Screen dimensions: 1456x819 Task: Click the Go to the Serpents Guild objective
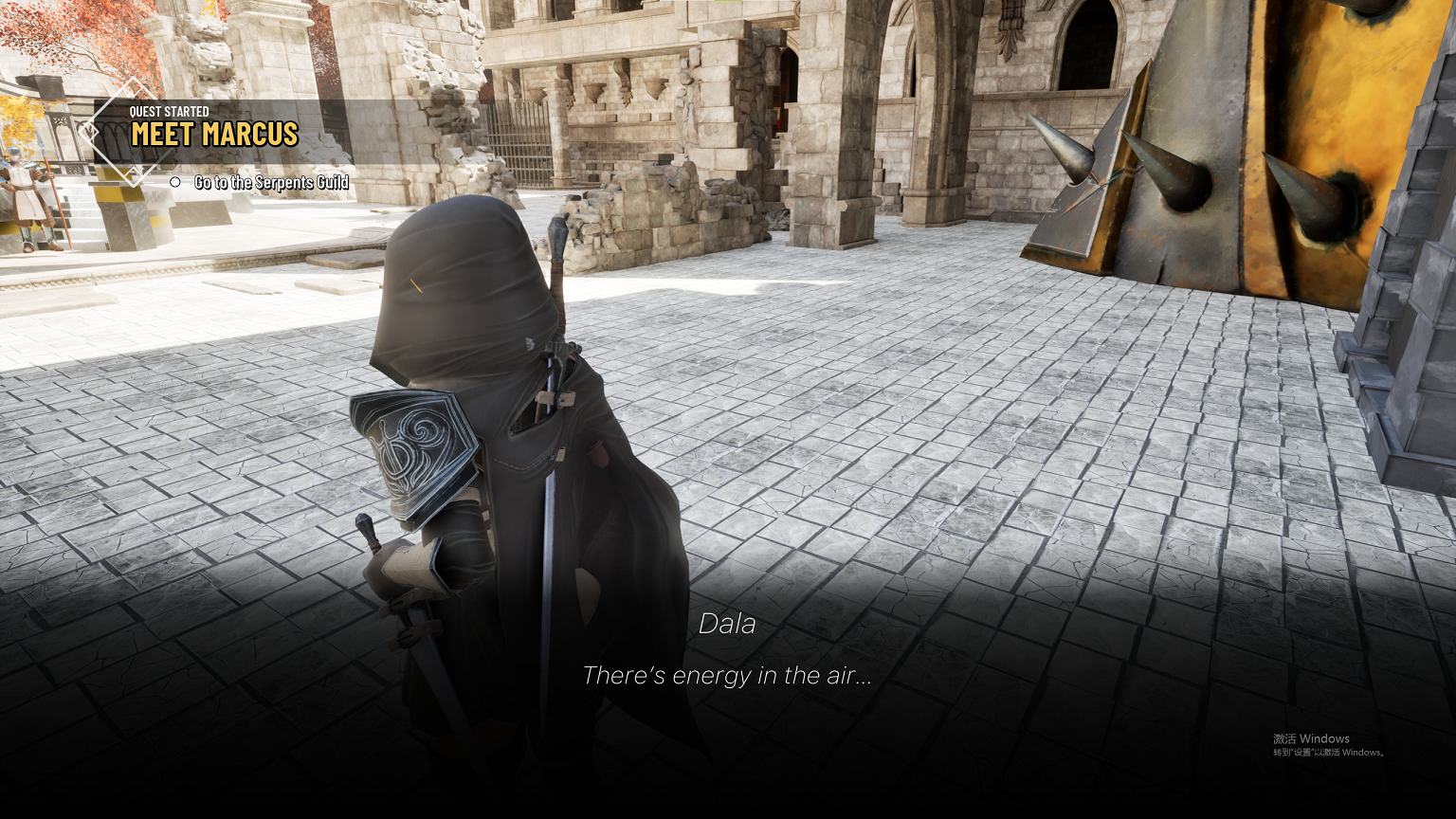point(271,182)
